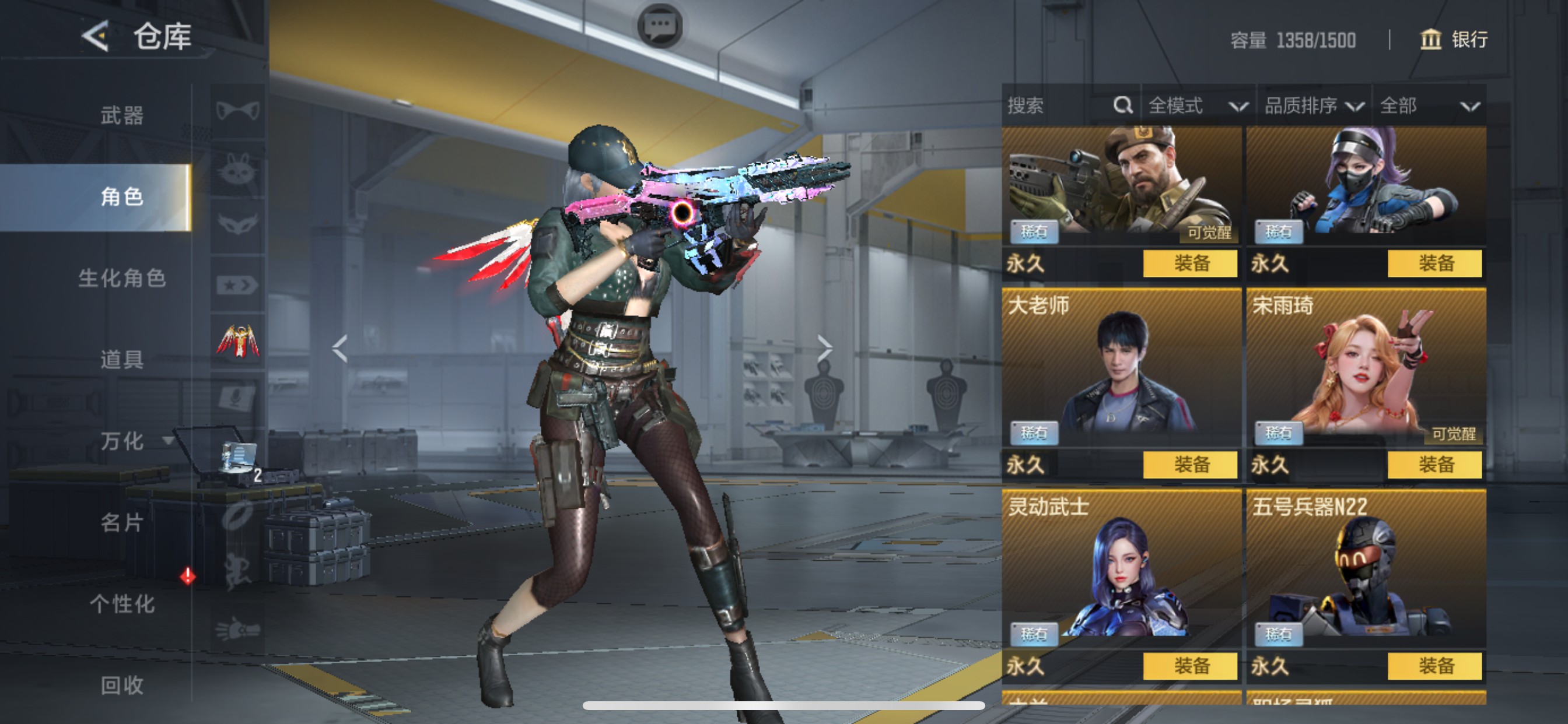Select the red winged back accessory slot
The image size is (1568, 724).
point(238,340)
